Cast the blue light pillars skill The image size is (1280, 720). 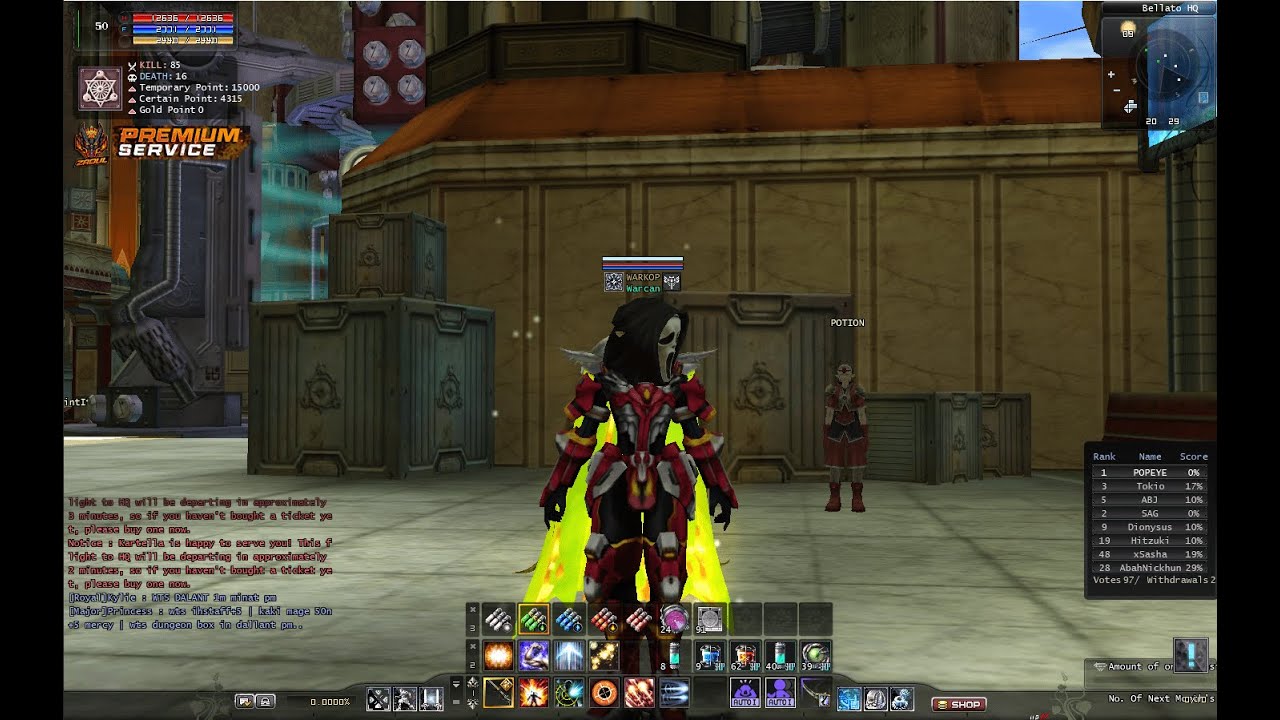tap(569, 656)
